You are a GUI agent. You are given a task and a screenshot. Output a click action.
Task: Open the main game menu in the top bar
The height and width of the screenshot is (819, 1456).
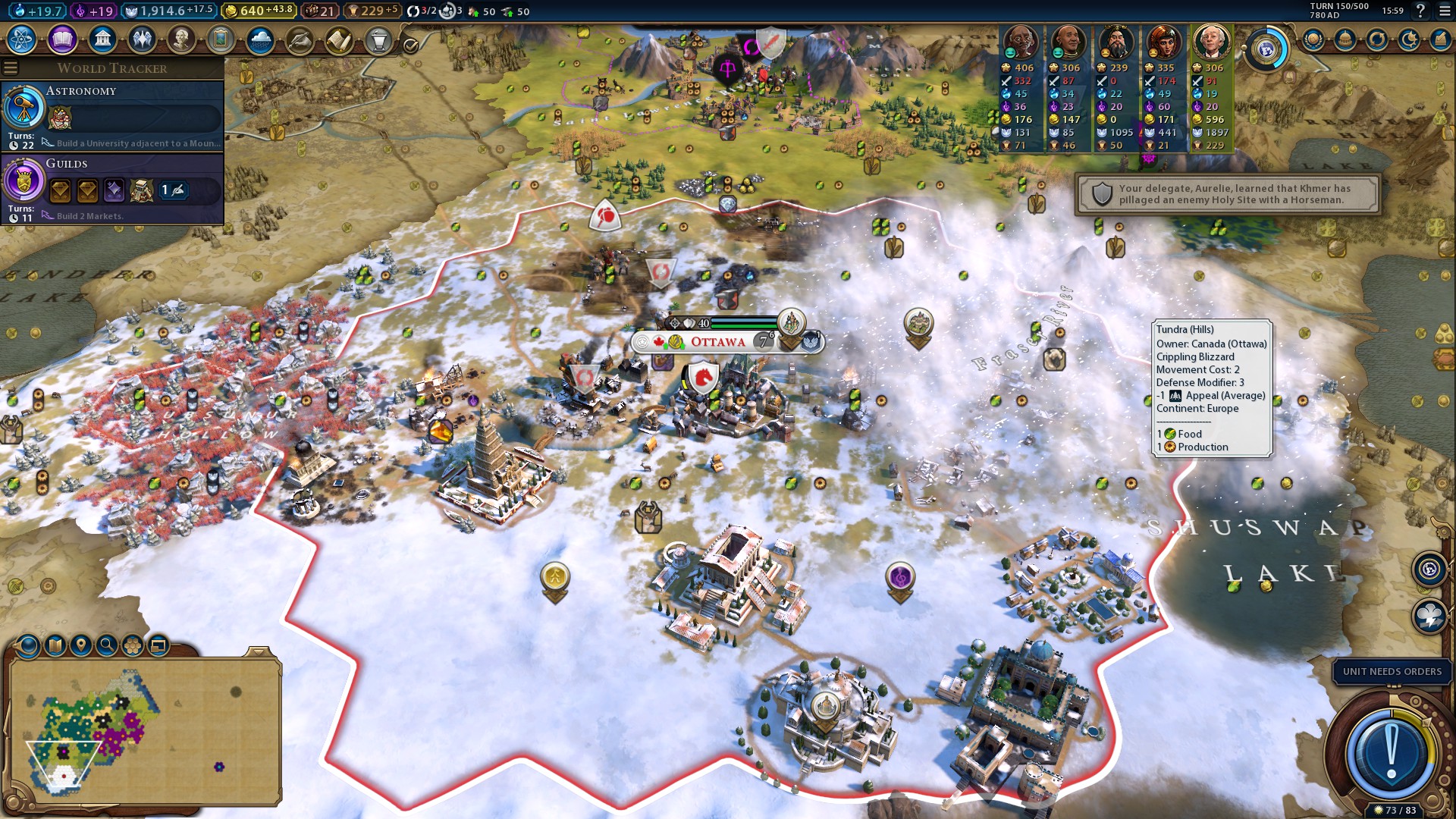(x=1444, y=11)
